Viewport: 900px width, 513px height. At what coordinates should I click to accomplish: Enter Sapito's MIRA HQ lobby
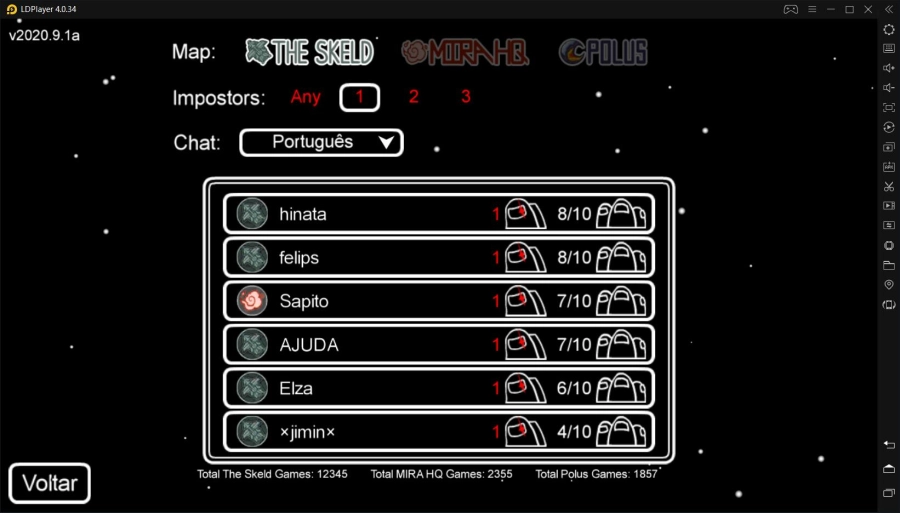tap(439, 301)
